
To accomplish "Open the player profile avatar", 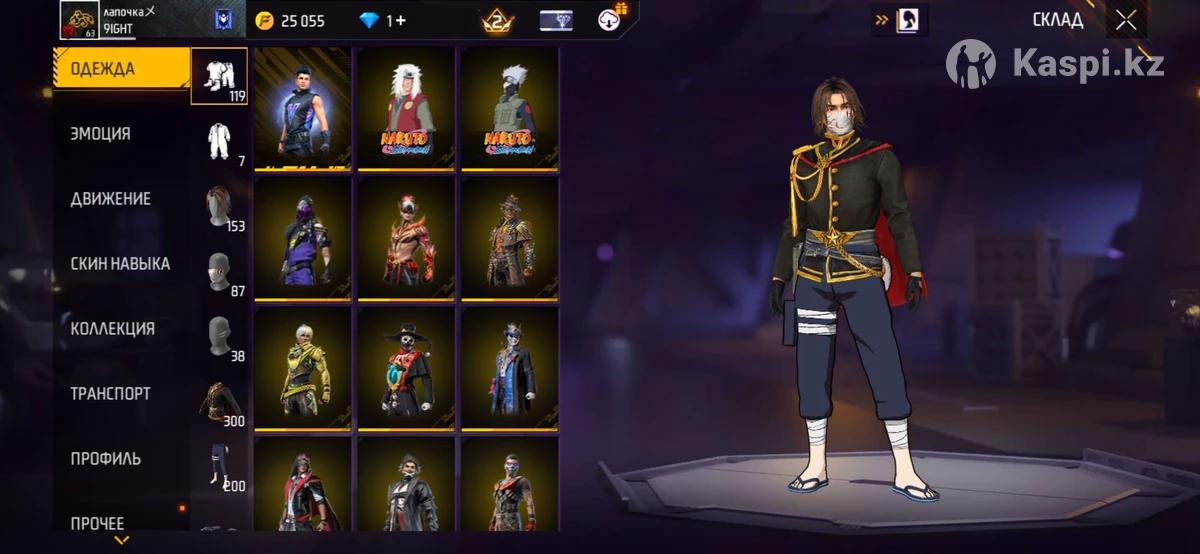I will (78, 18).
